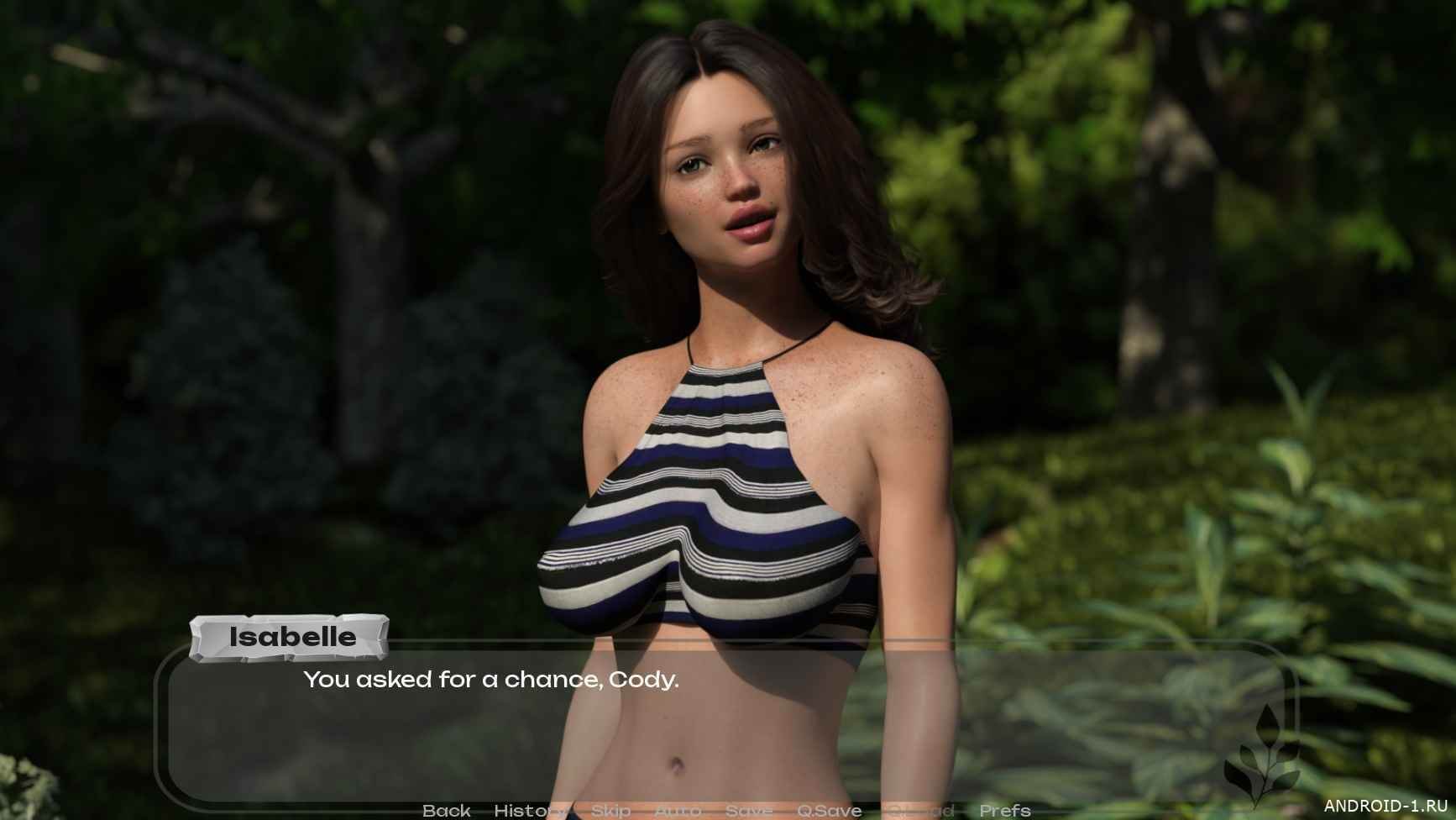Open Prefs settings
The height and width of the screenshot is (820, 1456).
[x=1005, y=811]
